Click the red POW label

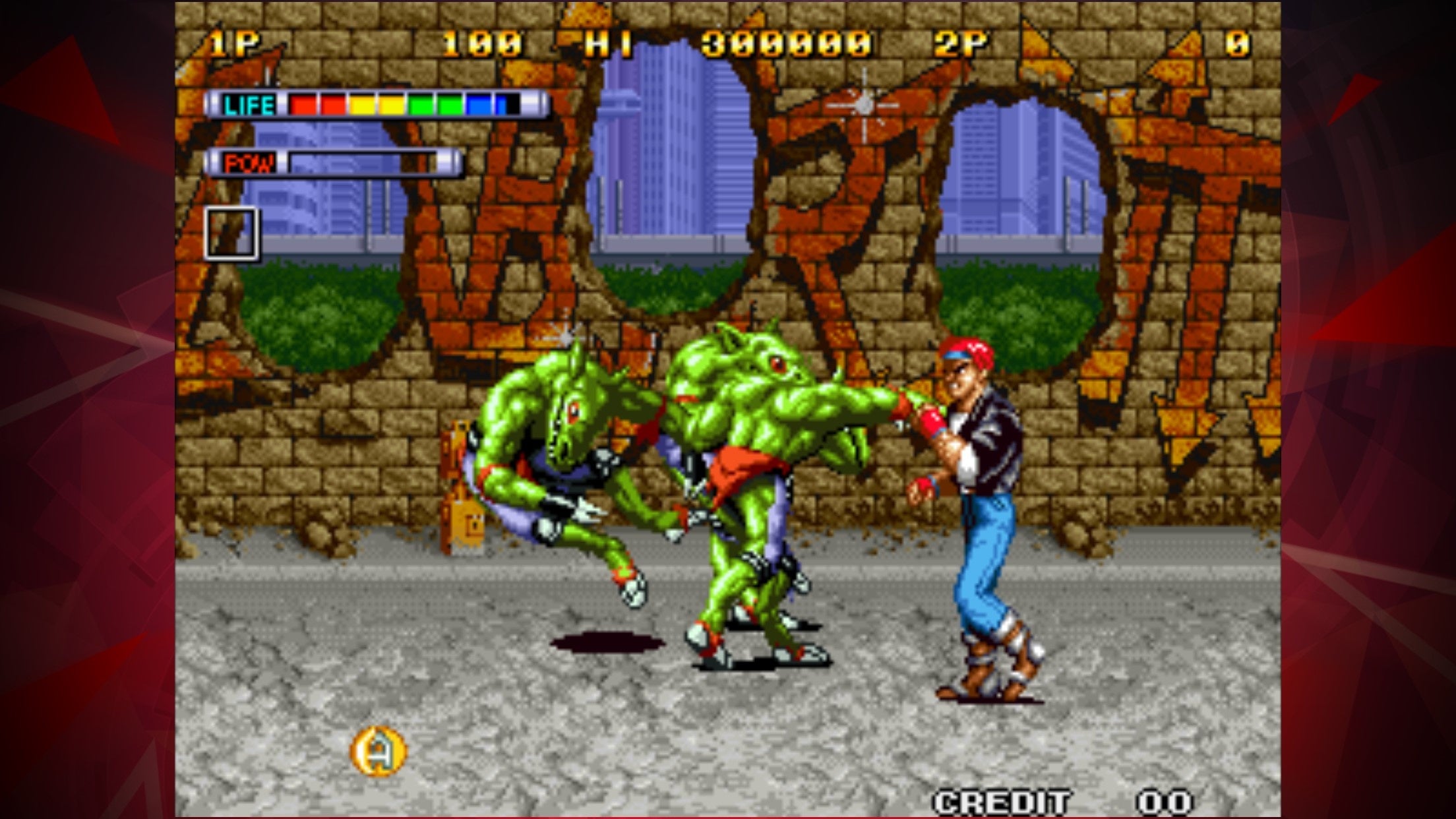[x=249, y=159]
